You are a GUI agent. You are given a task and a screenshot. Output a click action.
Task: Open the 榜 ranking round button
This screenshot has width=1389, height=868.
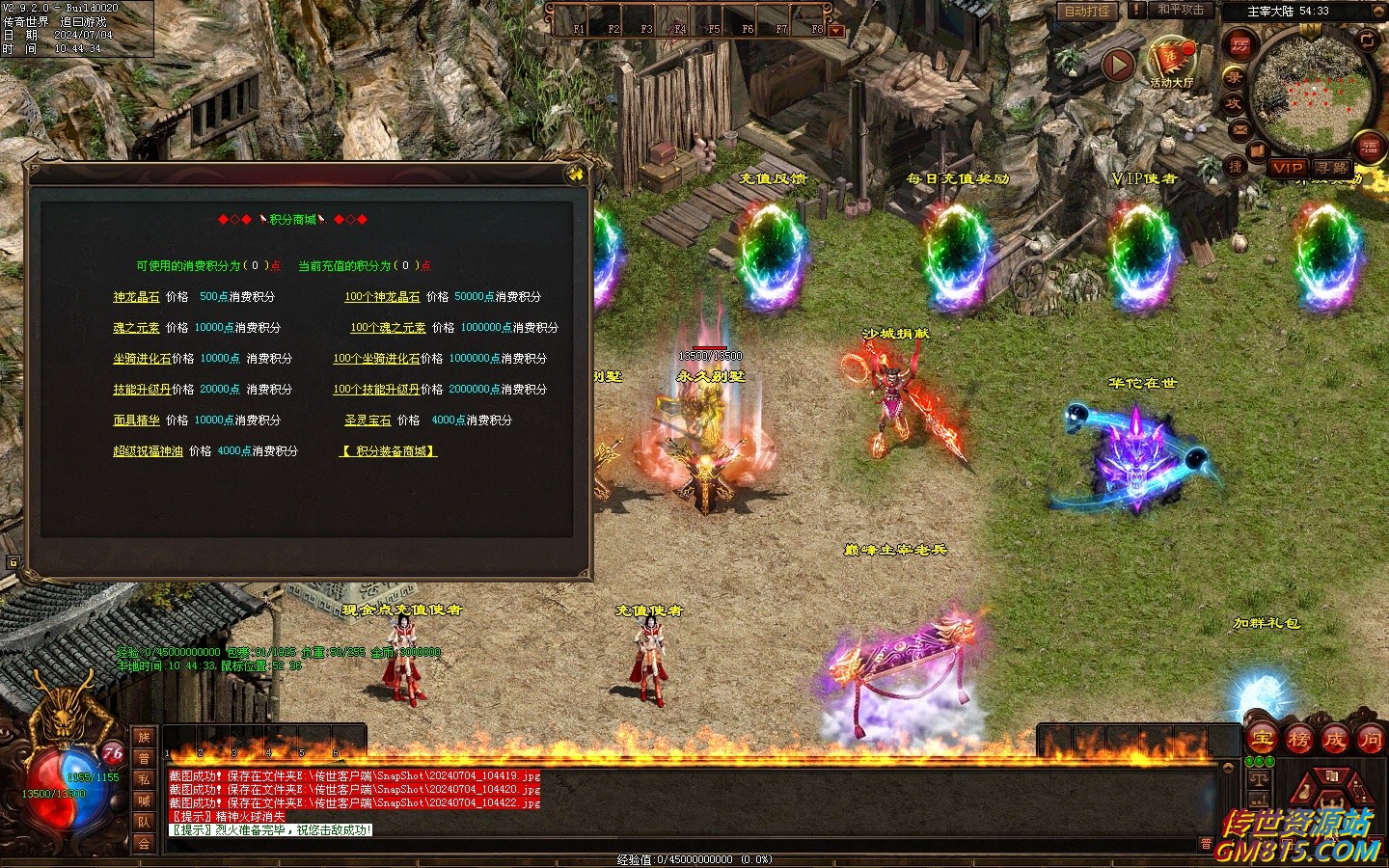[1298, 740]
